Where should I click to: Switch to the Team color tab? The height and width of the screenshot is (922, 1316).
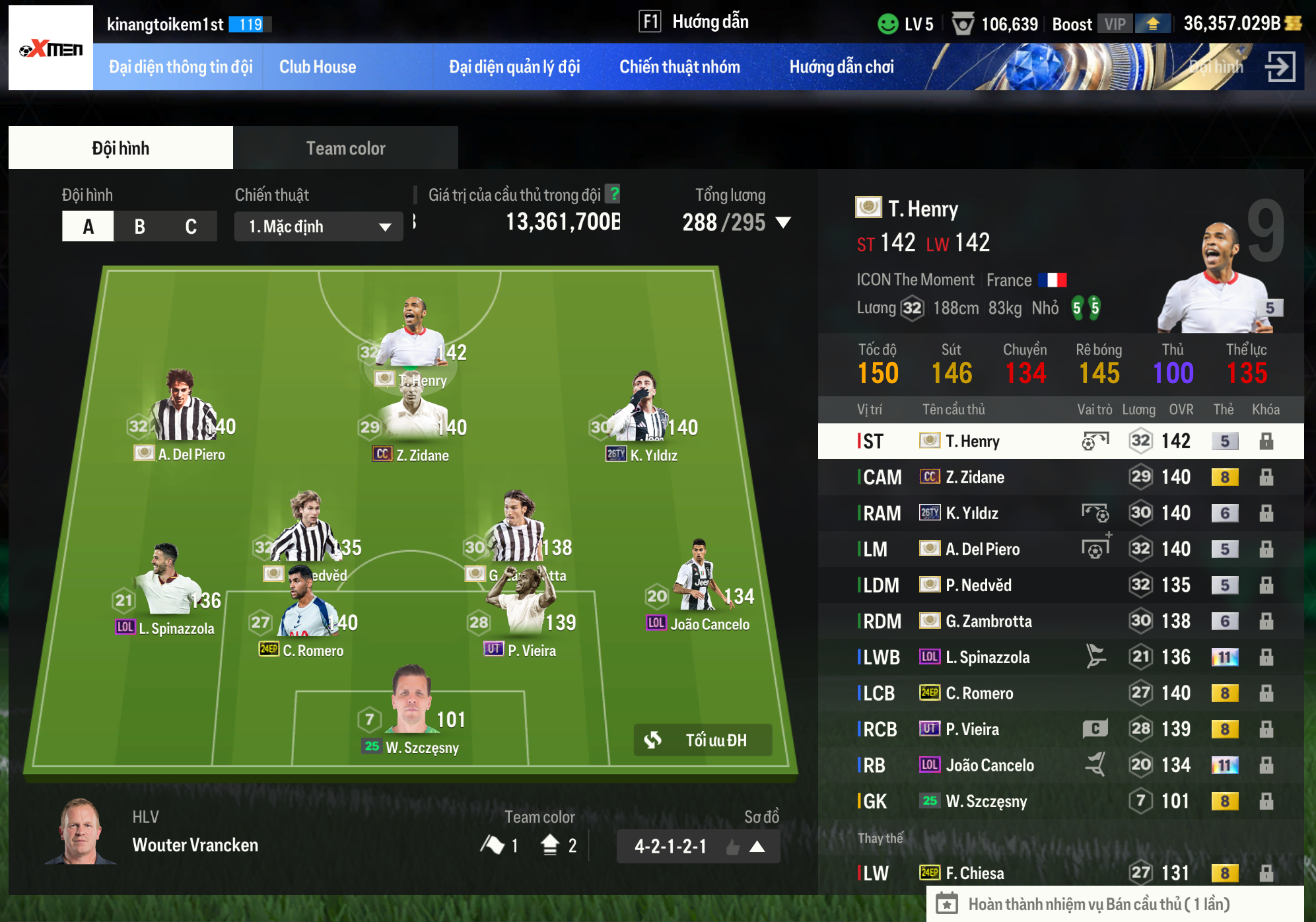[x=345, y=148]
